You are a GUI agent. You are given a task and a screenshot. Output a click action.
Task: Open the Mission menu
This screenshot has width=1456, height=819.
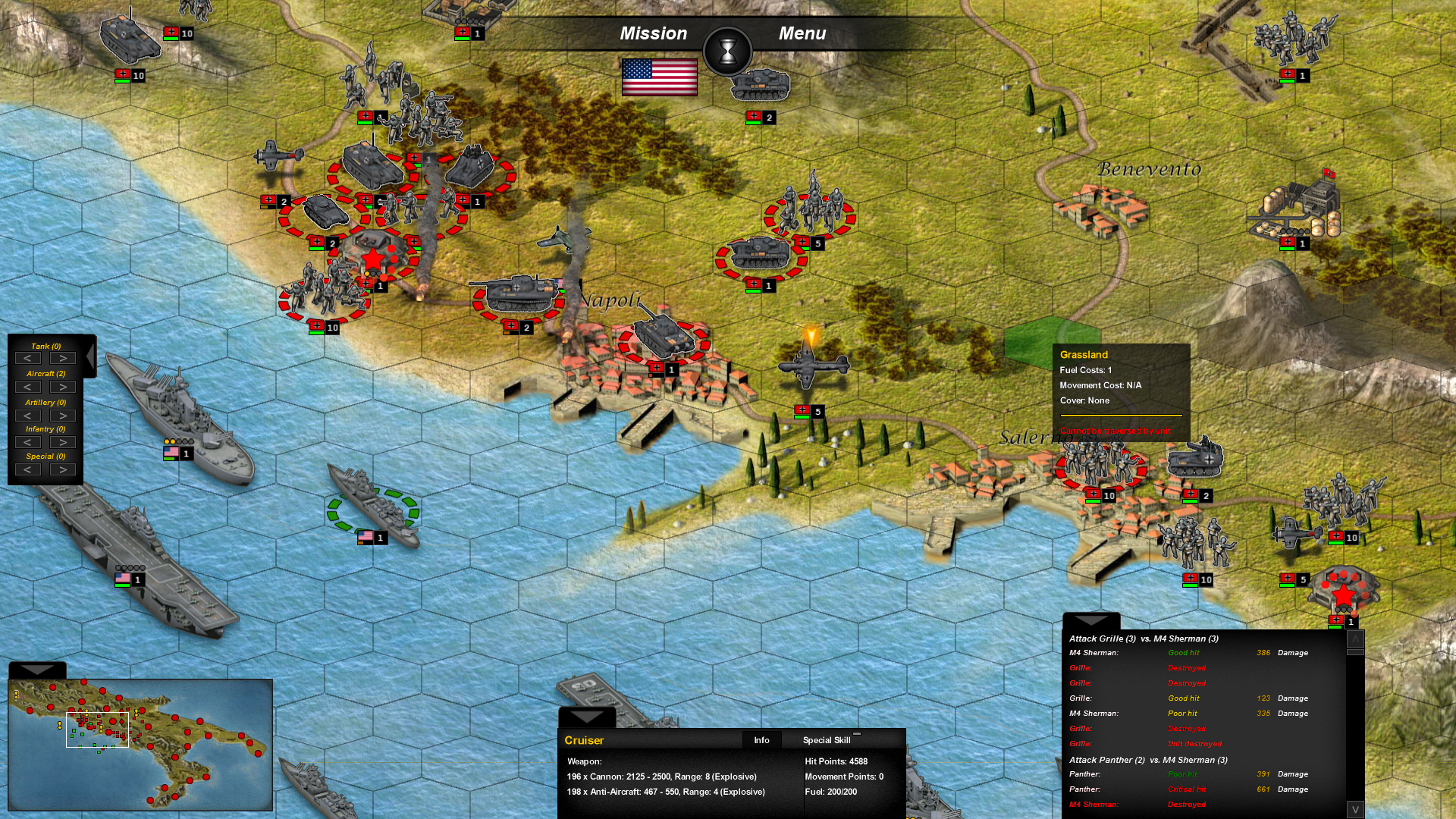[x=654, y=33]
